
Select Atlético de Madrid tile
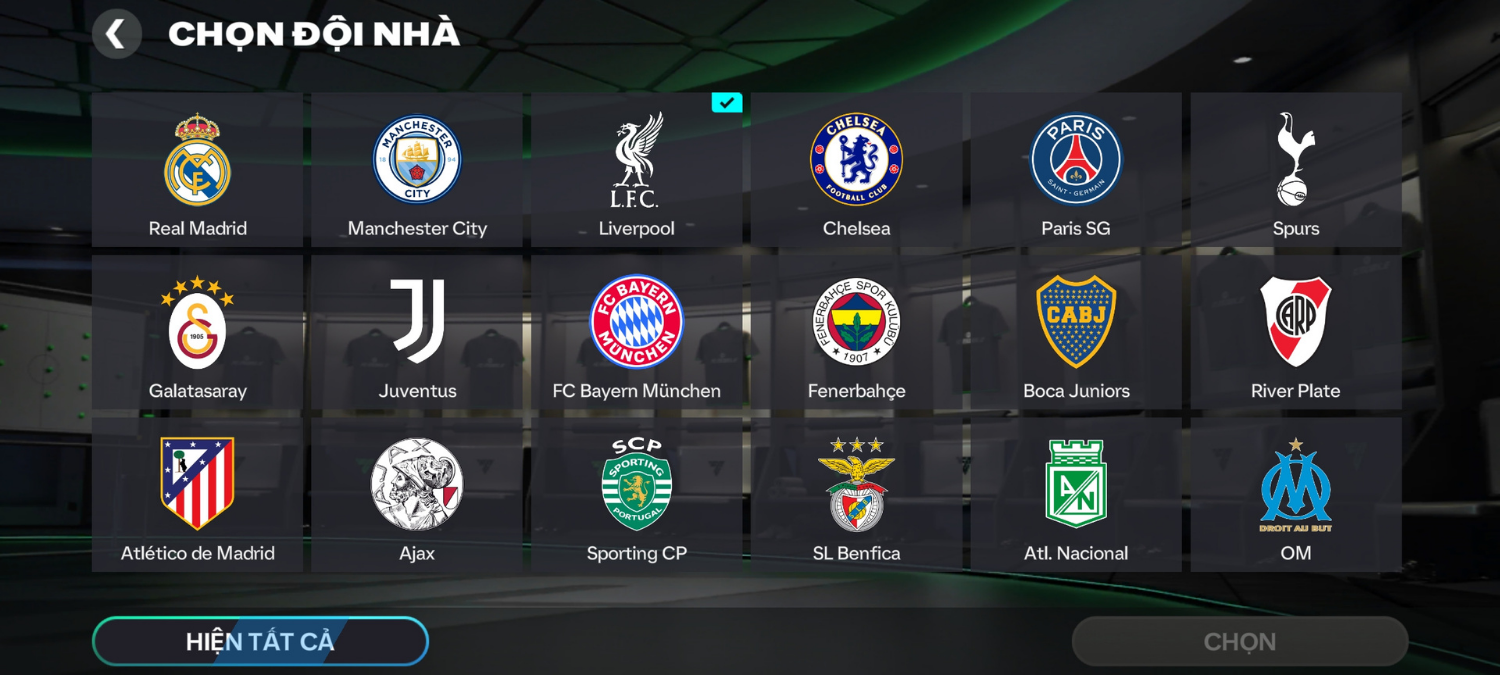click(x=197, y=494)
